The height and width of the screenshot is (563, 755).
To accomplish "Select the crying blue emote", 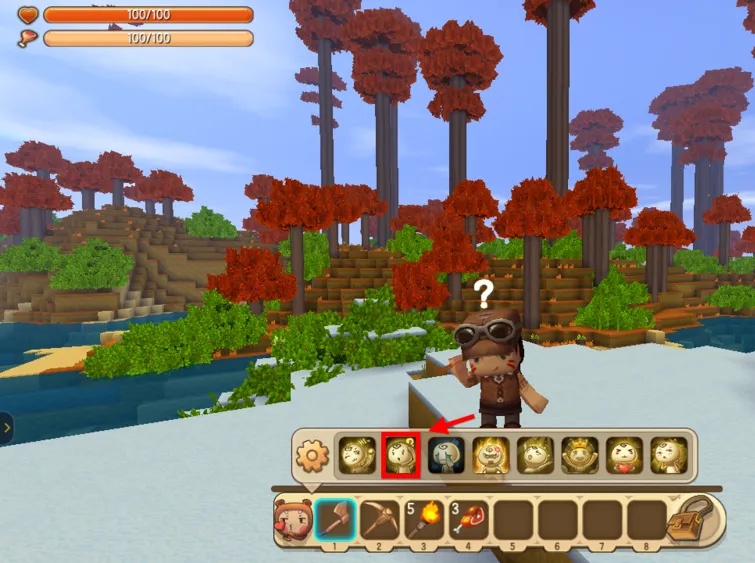I will pyautogui.click(x=444, y=456).
